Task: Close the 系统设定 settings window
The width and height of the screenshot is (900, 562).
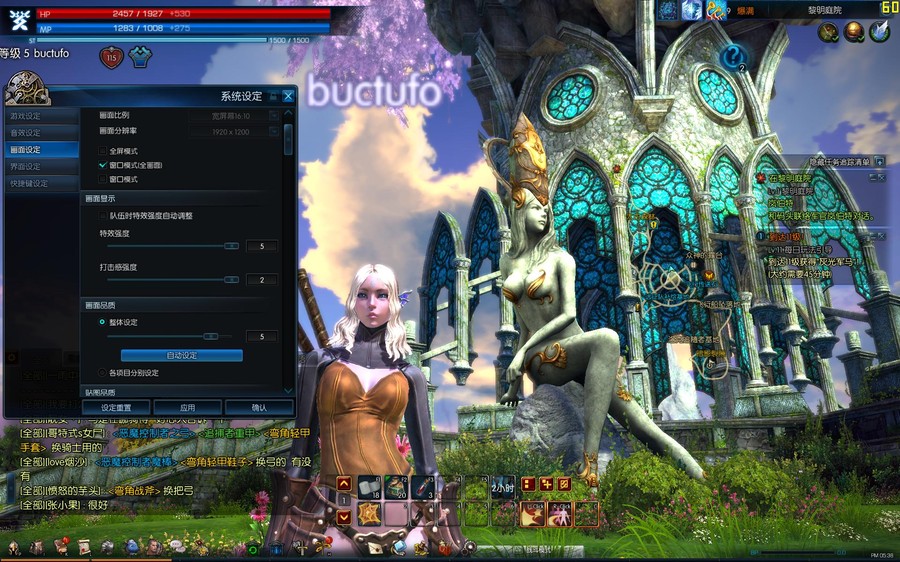Action: [289, 96]
